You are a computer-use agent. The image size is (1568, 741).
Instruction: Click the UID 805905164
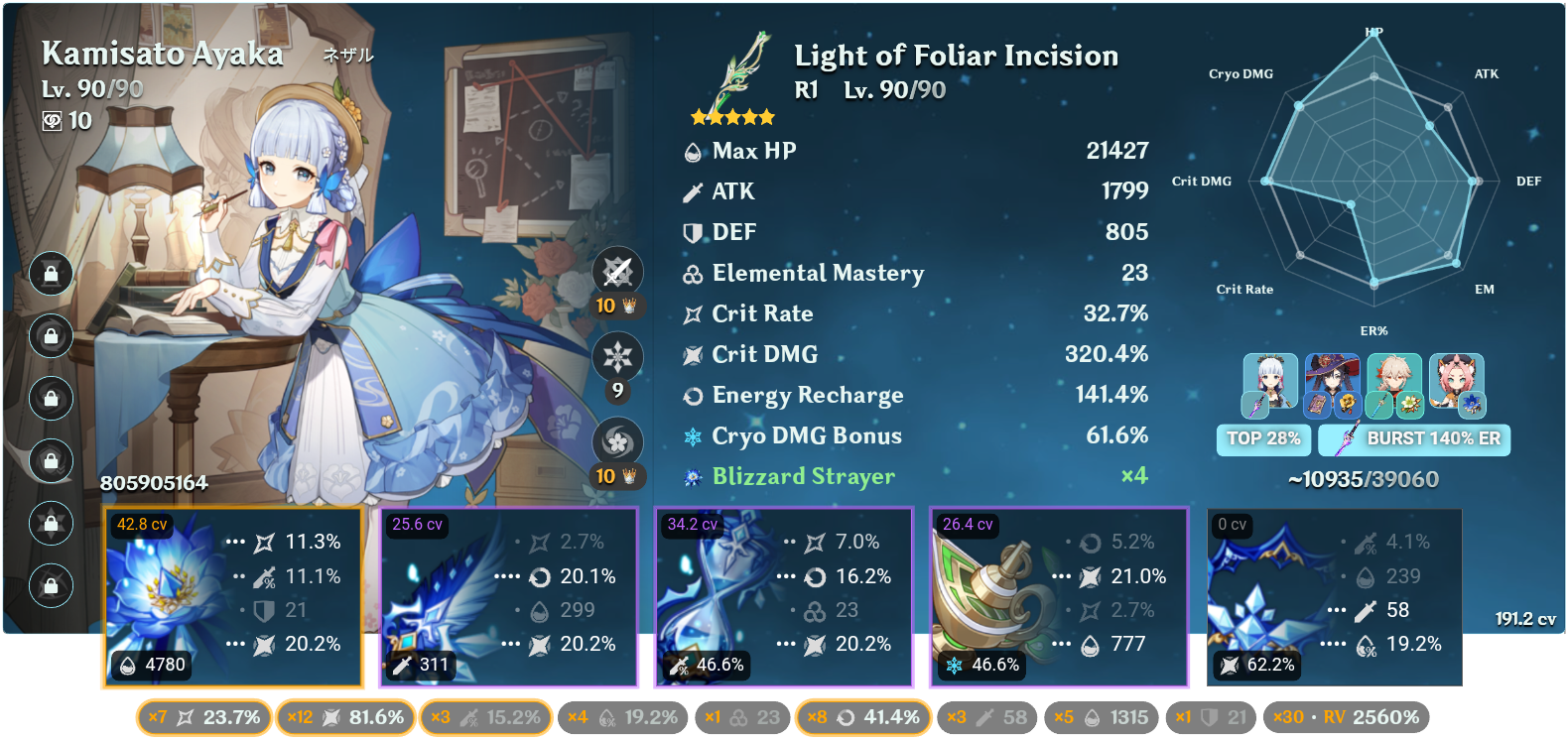[155, 485]
